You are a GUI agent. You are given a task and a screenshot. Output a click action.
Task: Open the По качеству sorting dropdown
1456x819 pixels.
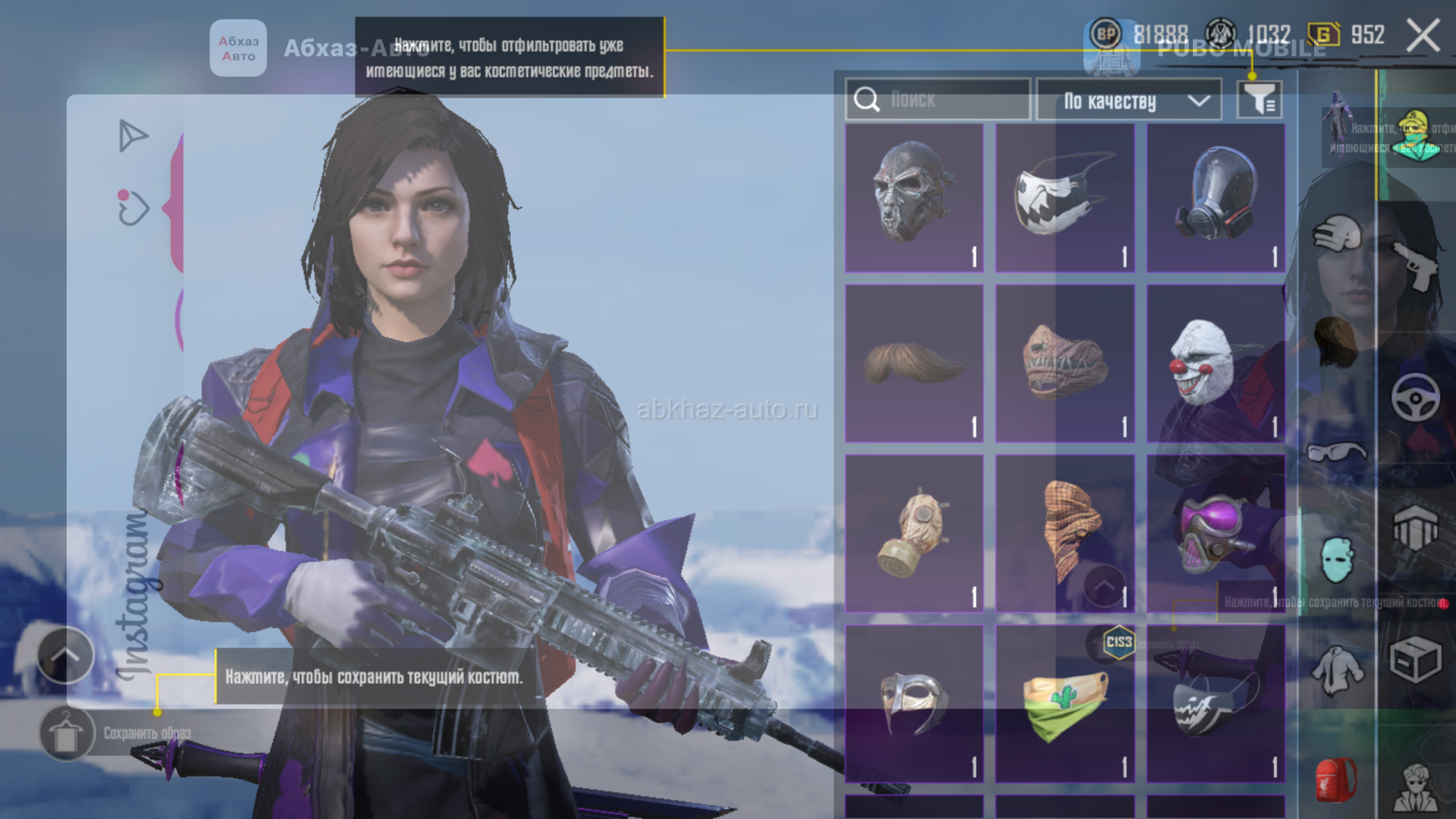point(1129,100)
